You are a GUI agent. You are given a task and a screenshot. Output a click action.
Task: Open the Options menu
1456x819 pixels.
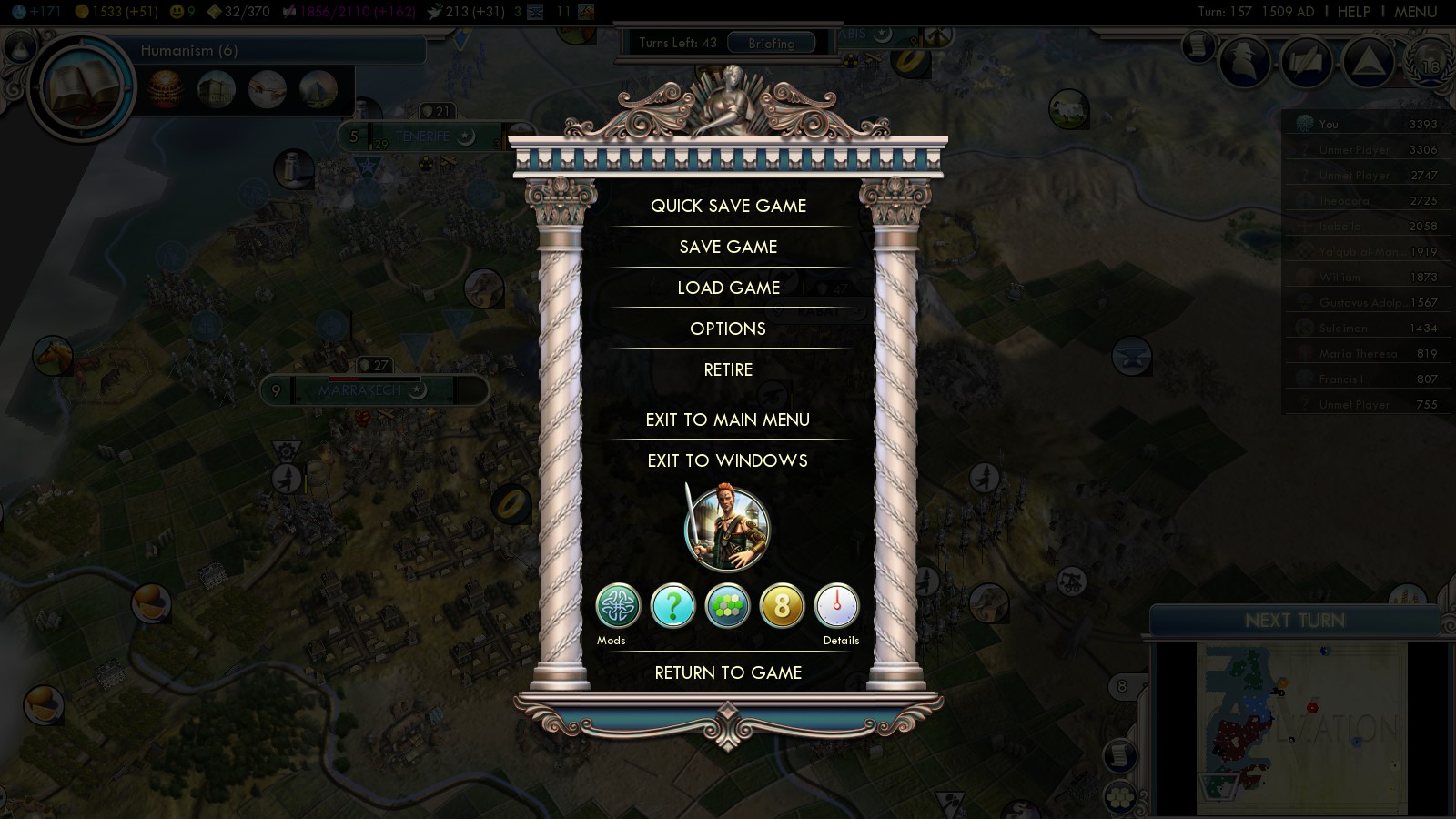[728, 329]
